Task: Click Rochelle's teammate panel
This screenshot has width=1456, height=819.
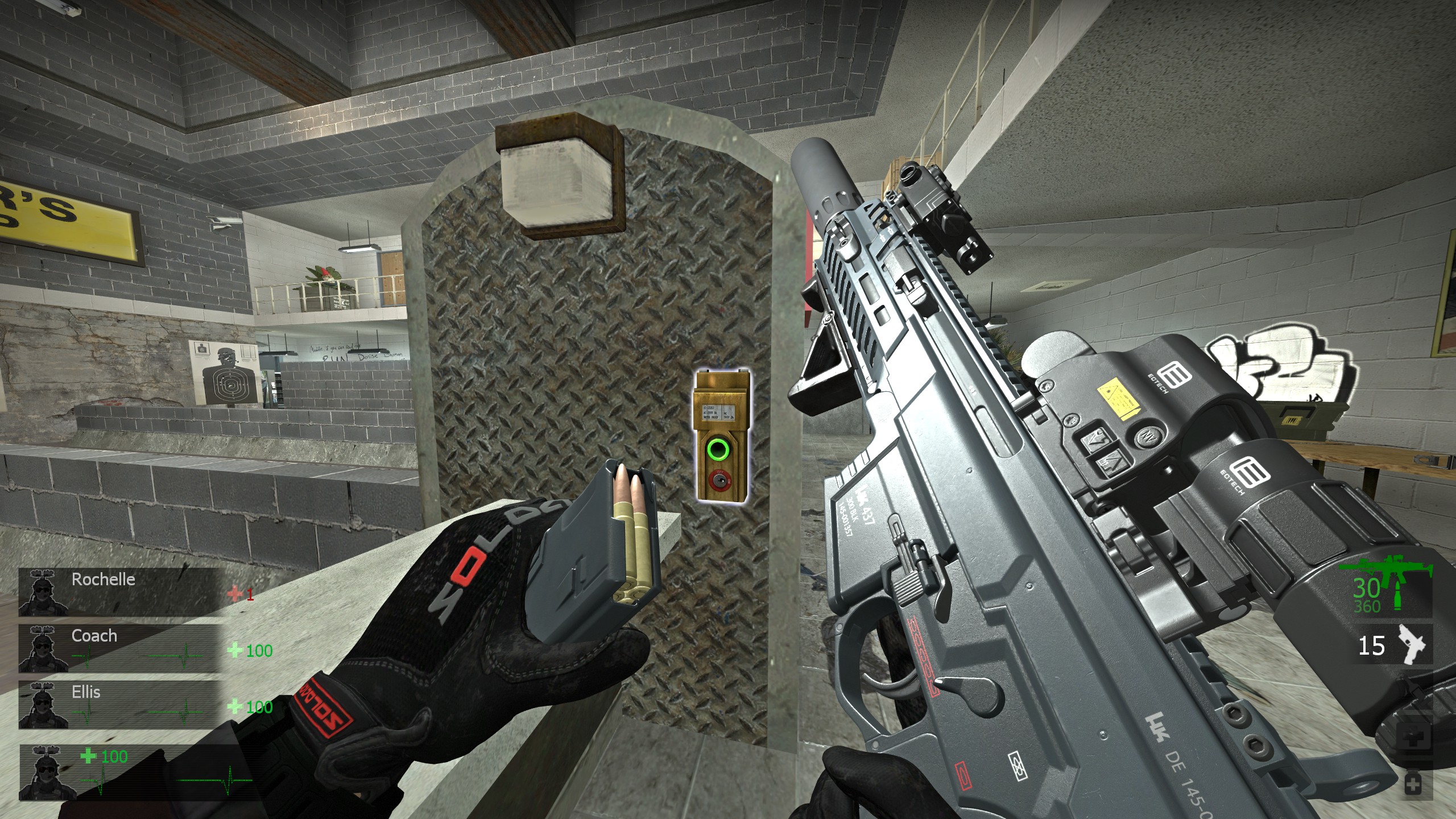Action: click(121, 592)
